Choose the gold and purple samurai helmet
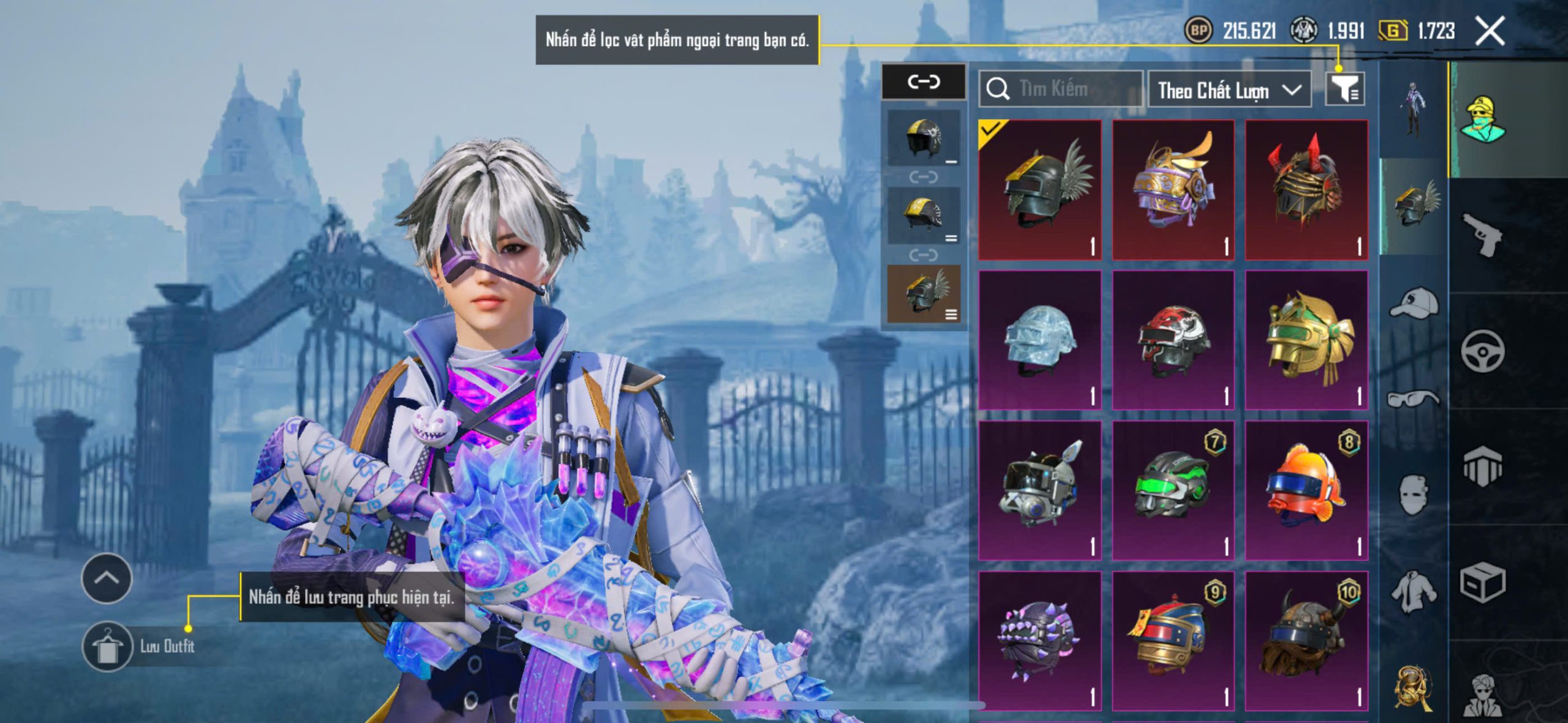1568x723 pixels. 1173,190
